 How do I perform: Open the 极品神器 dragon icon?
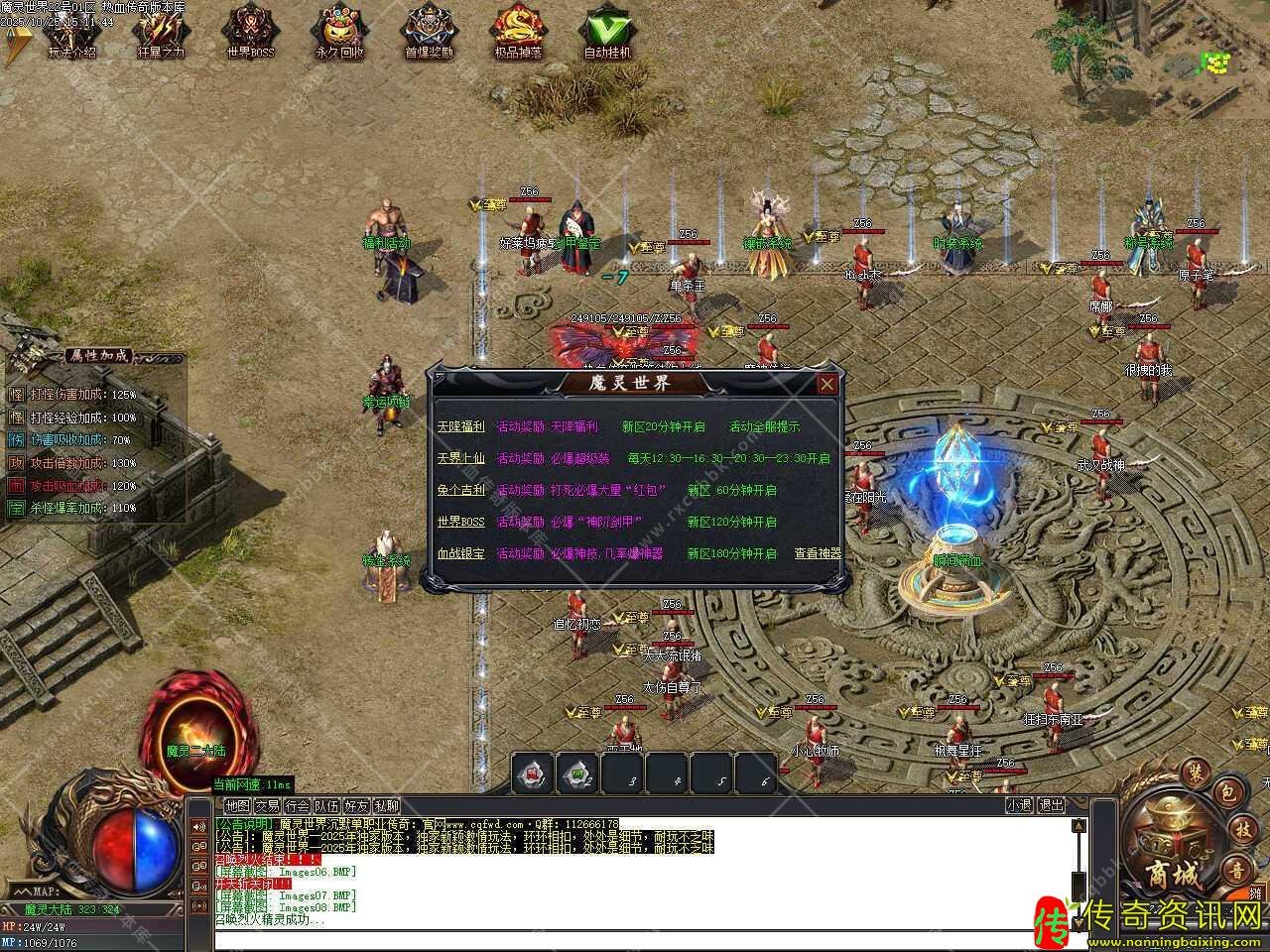click(518, 33)
